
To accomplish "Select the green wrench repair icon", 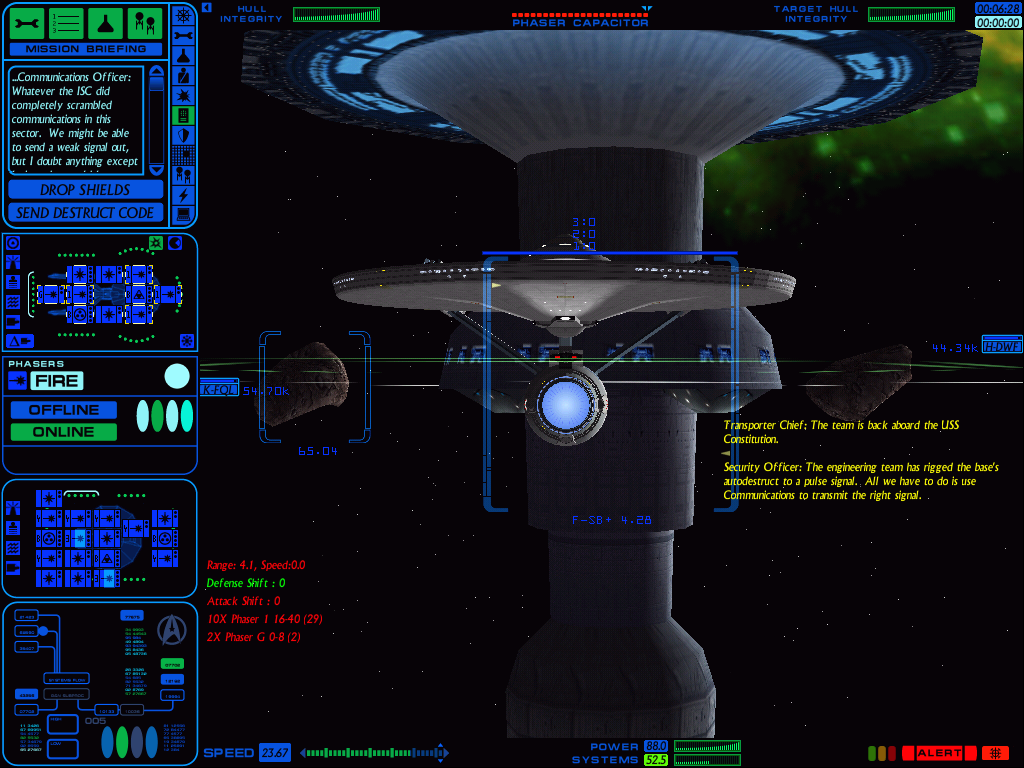I will [26, 21].
